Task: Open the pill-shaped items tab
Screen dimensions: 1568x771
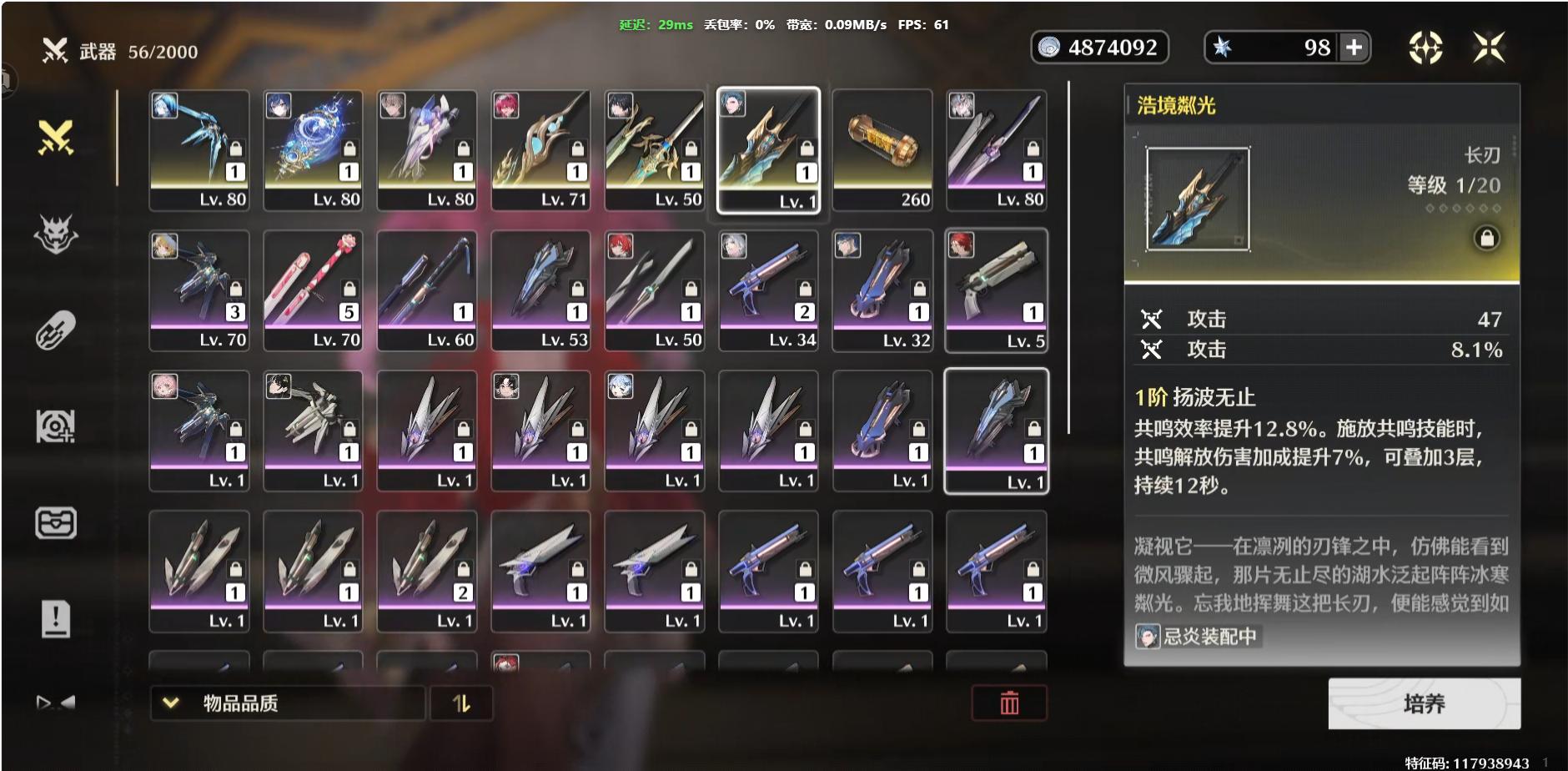Action: click(x=56, y=330)
